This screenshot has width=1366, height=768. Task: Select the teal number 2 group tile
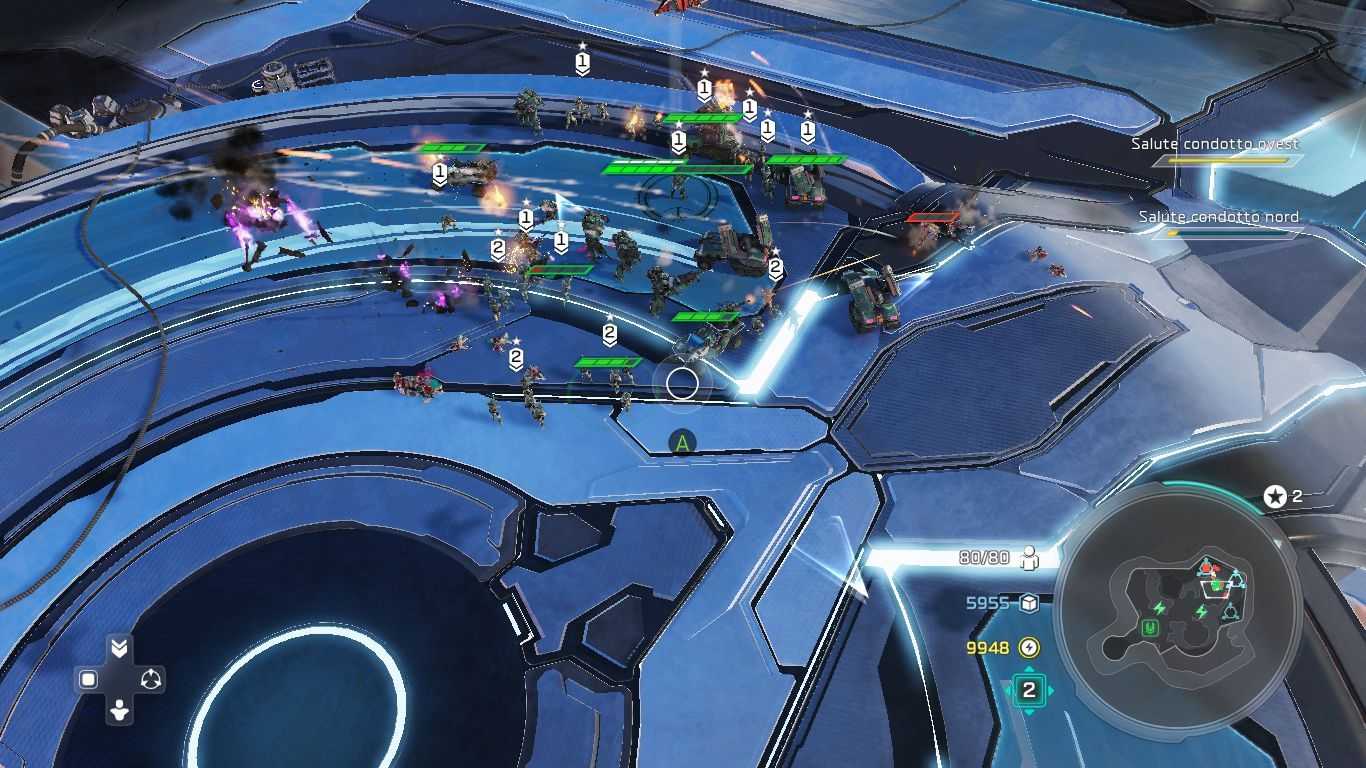click(x=1028, y=689)
